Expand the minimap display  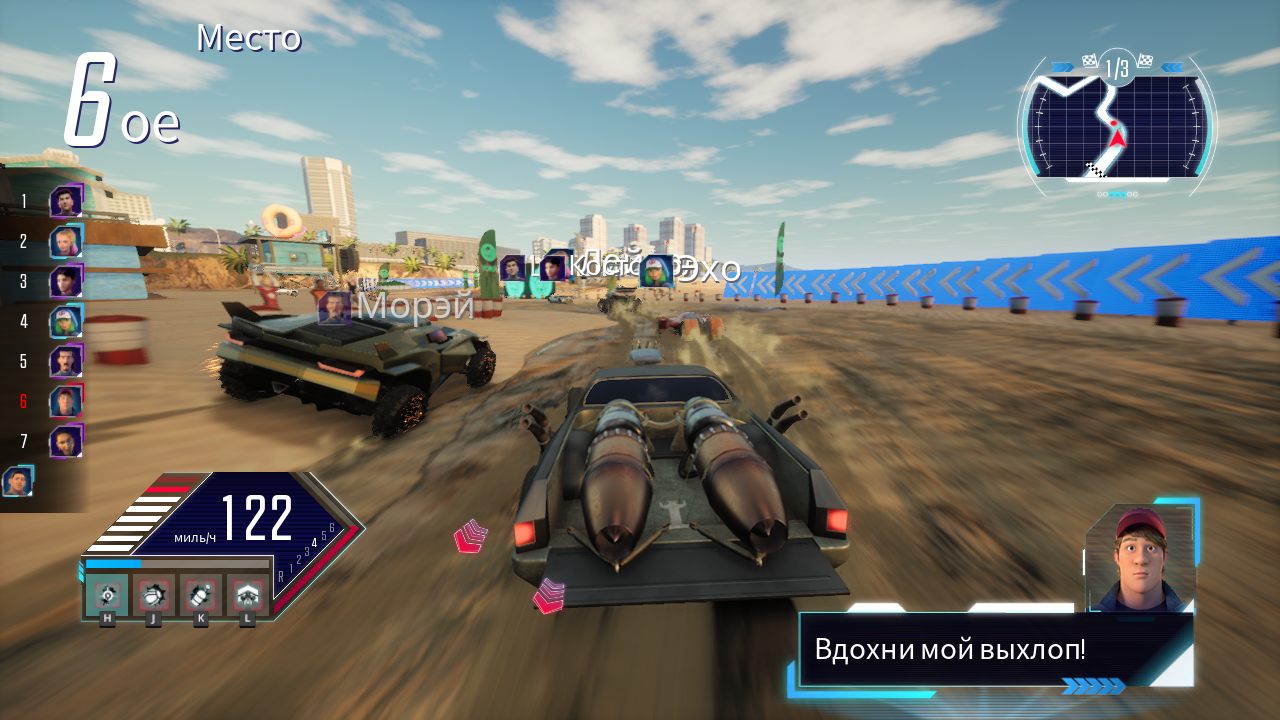(x=1110, y=120)
